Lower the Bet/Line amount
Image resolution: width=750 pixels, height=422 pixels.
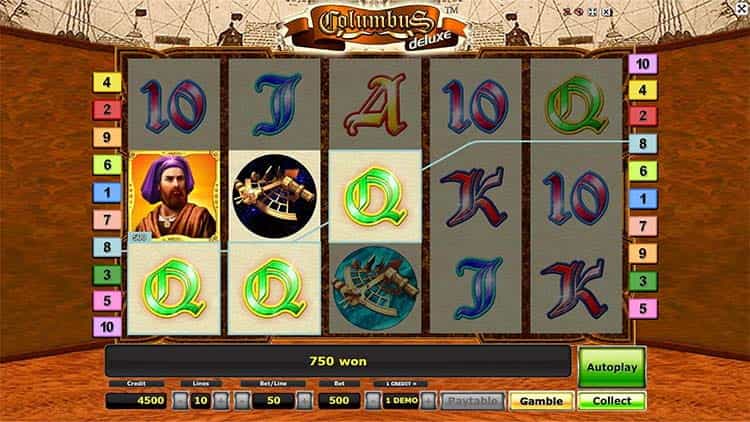click(x=240, y=401)
